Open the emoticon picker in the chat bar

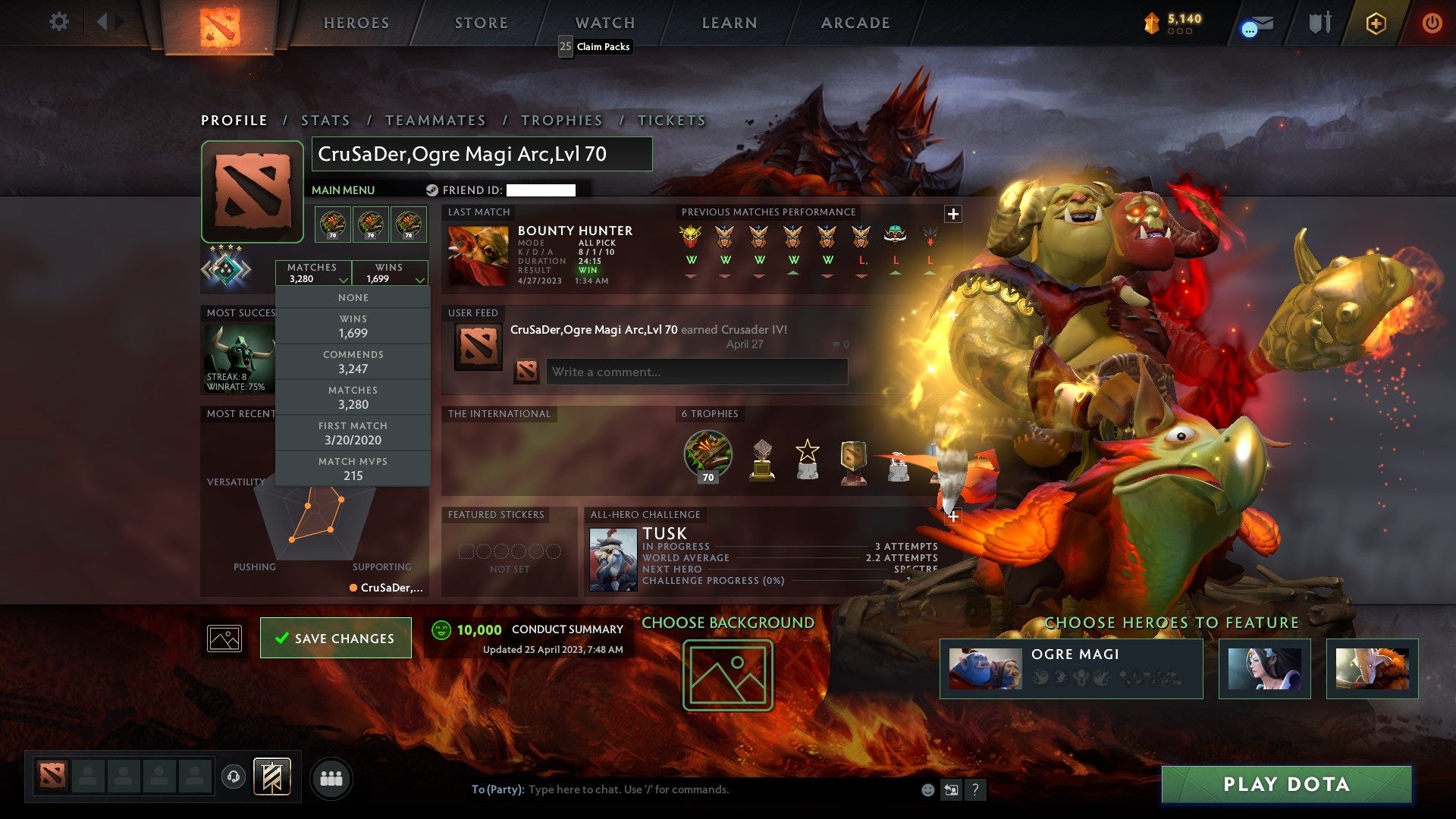tap(927, 789)
